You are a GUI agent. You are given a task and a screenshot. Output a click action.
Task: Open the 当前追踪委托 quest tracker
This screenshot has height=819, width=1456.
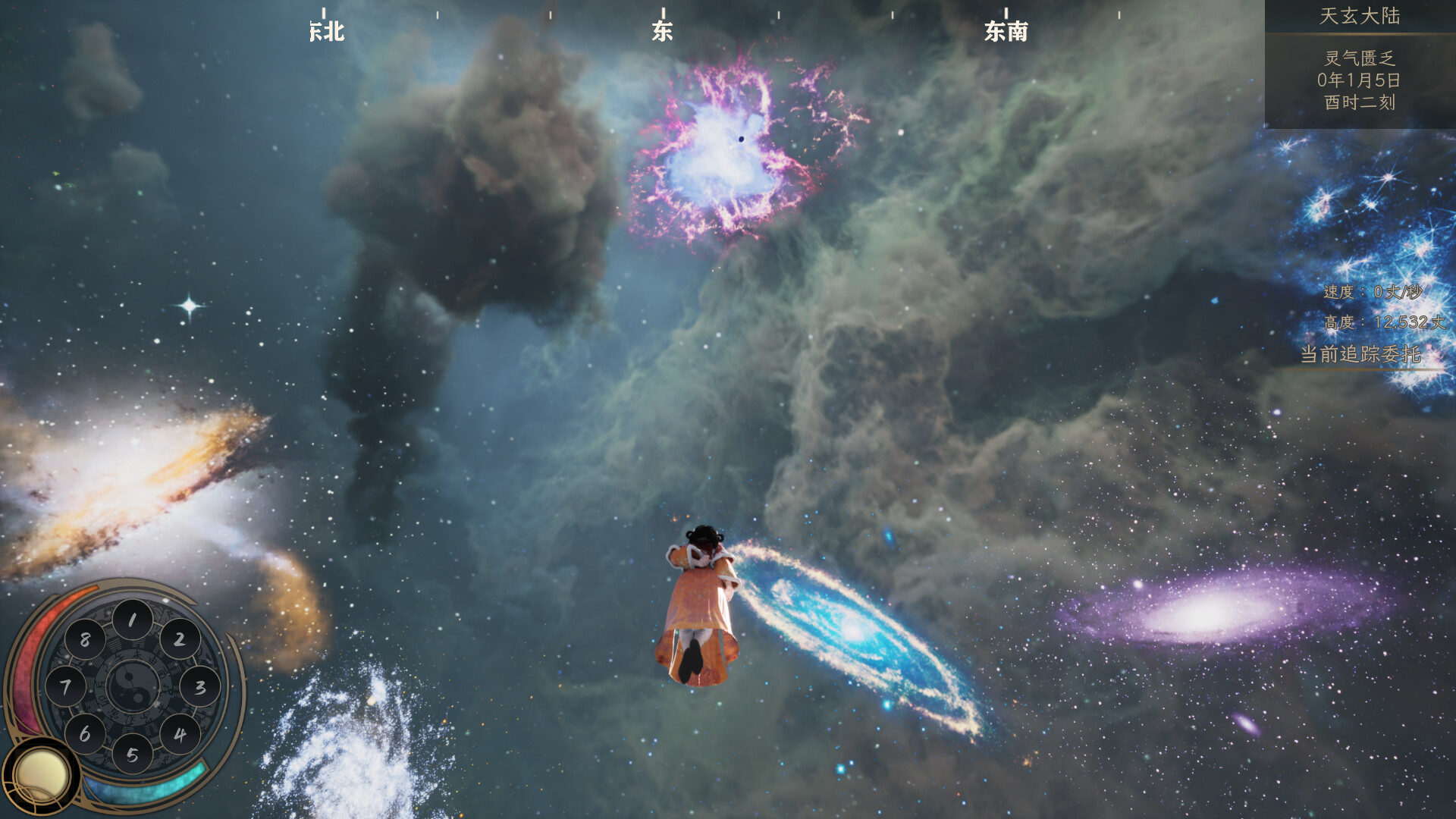(x=1360, y=354)
